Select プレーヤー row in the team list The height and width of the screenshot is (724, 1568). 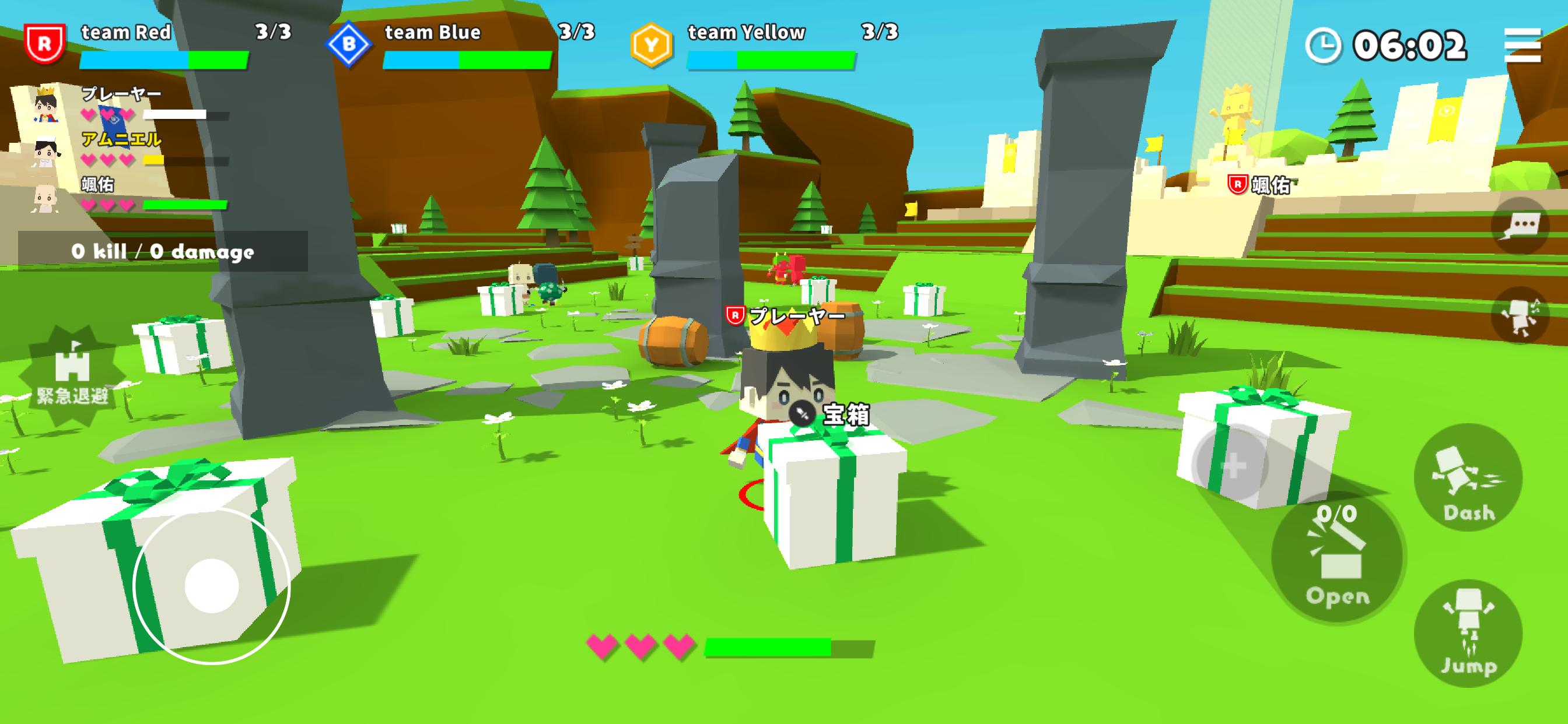(x=122, y=104)
